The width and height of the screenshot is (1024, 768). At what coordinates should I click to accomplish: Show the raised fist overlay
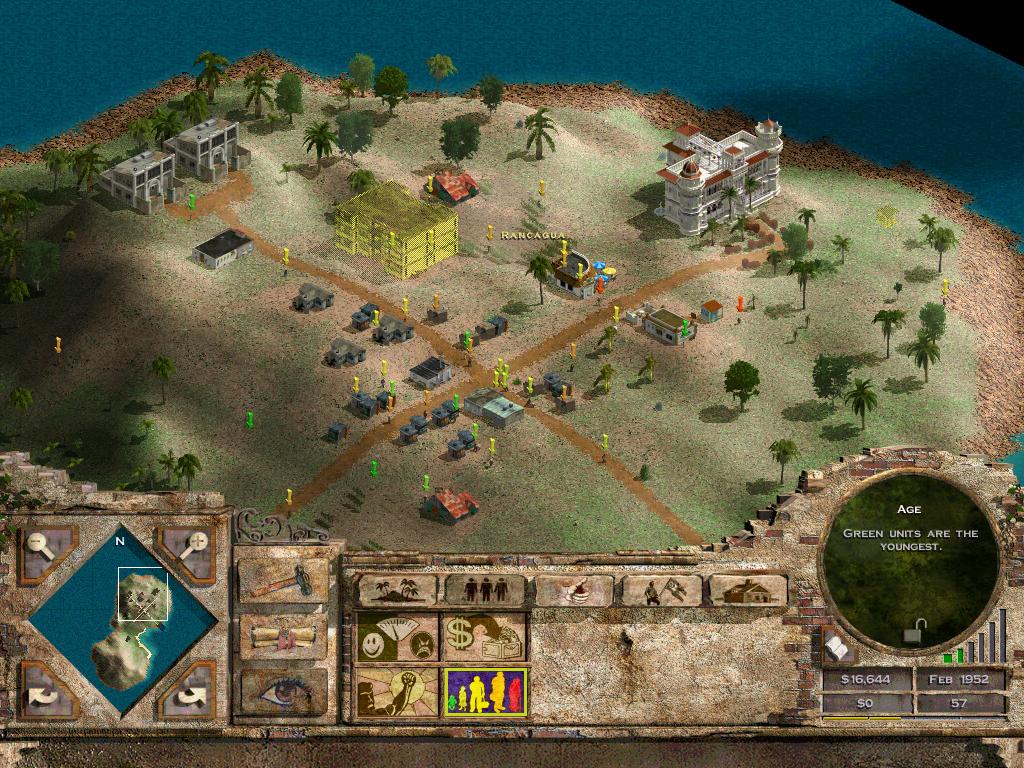tap(398, 692)
